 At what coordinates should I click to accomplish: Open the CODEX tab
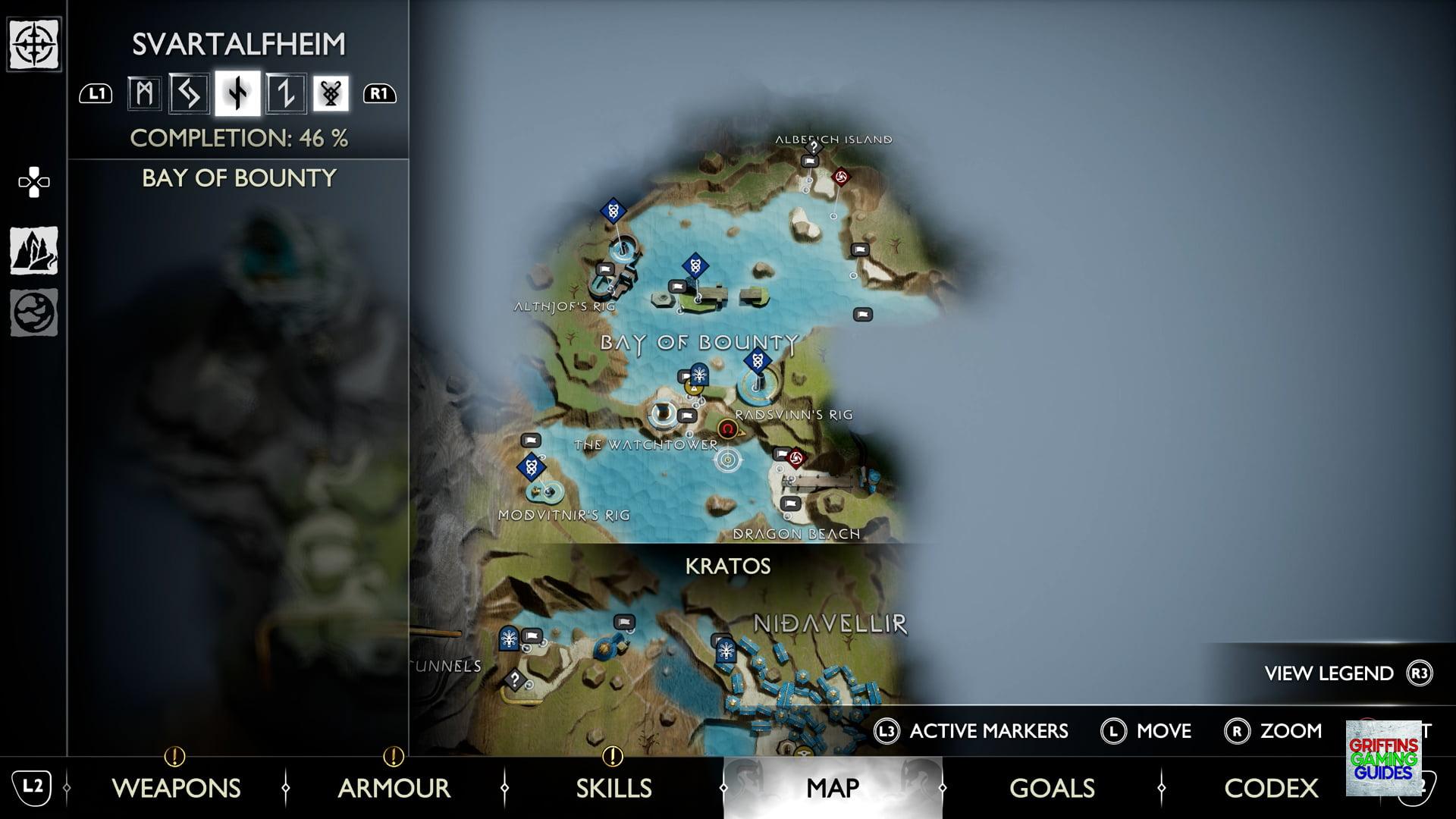coord(1270,789)
